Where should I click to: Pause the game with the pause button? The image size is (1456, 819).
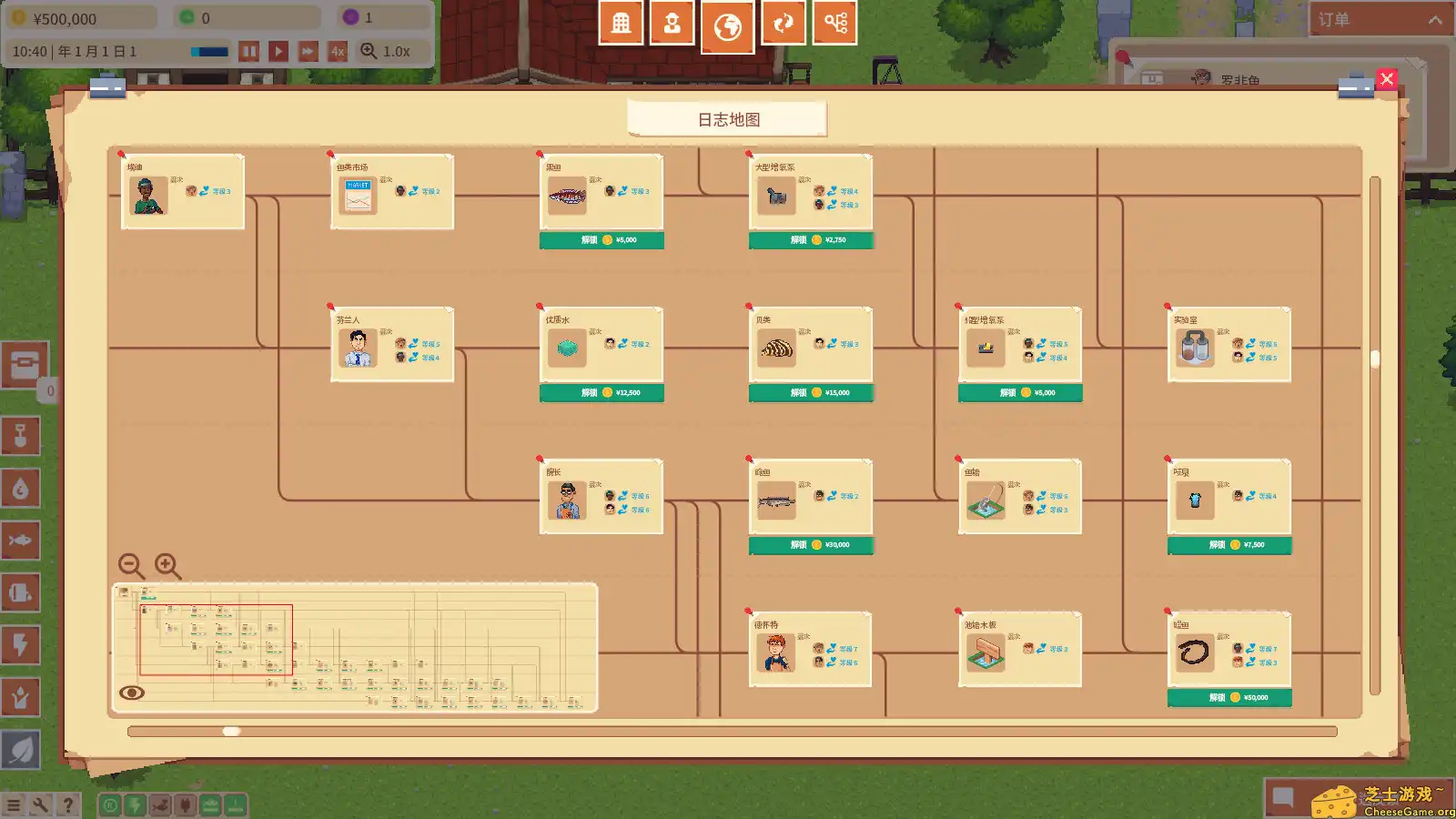point(250,51)
